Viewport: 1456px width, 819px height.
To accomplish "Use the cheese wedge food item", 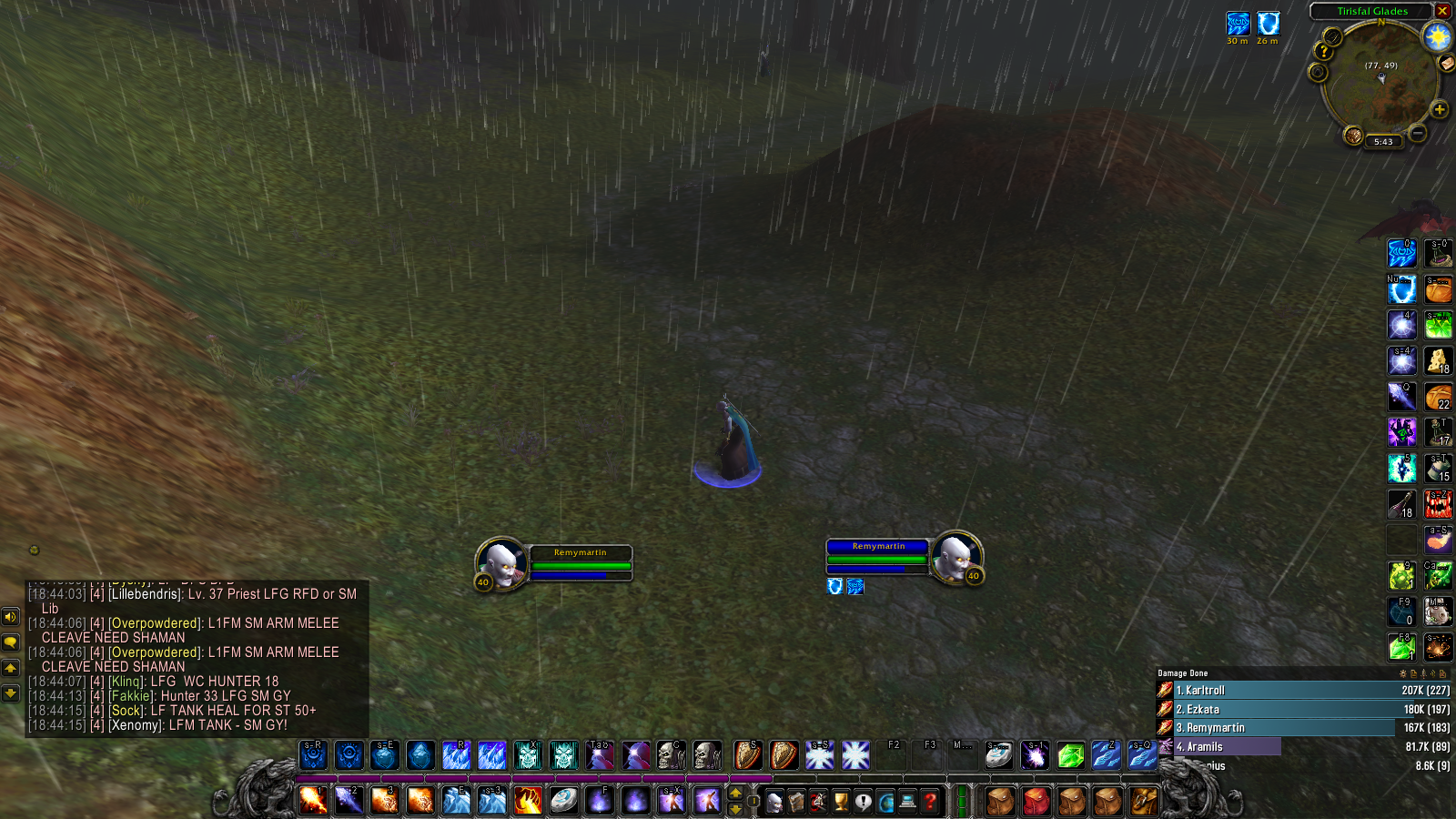I will pos(1438,361).
